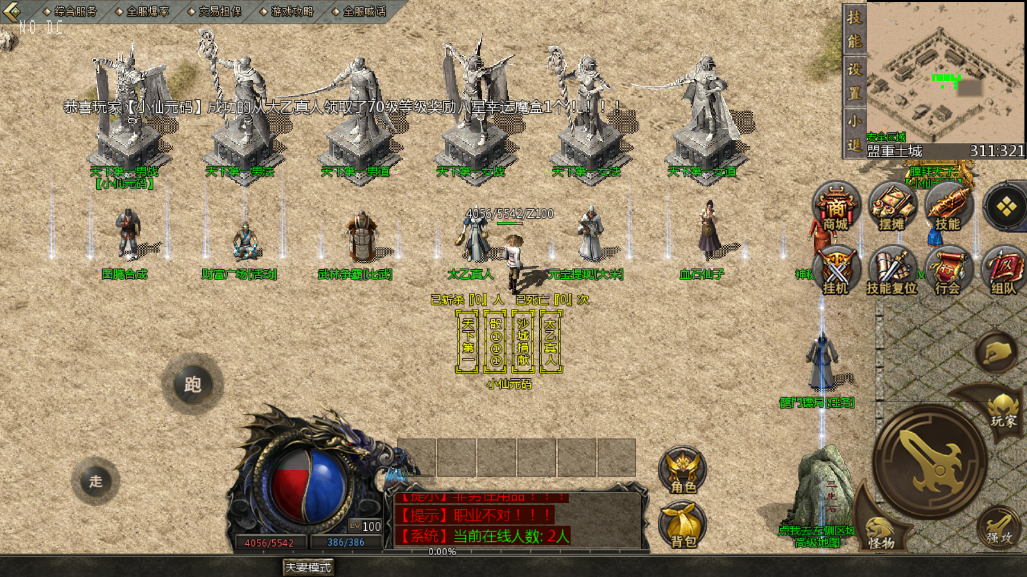Open the 角色 character sheet
The height and width of the screenshot is (577, 1027).
[683, 471]
